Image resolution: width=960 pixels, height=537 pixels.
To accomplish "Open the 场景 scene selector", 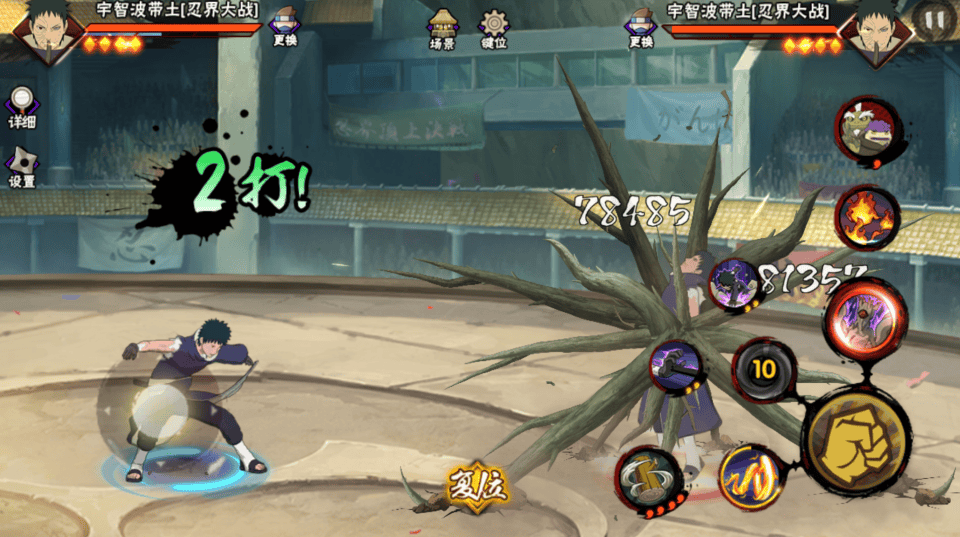I will pyautogui.click(x=442, y=29).
